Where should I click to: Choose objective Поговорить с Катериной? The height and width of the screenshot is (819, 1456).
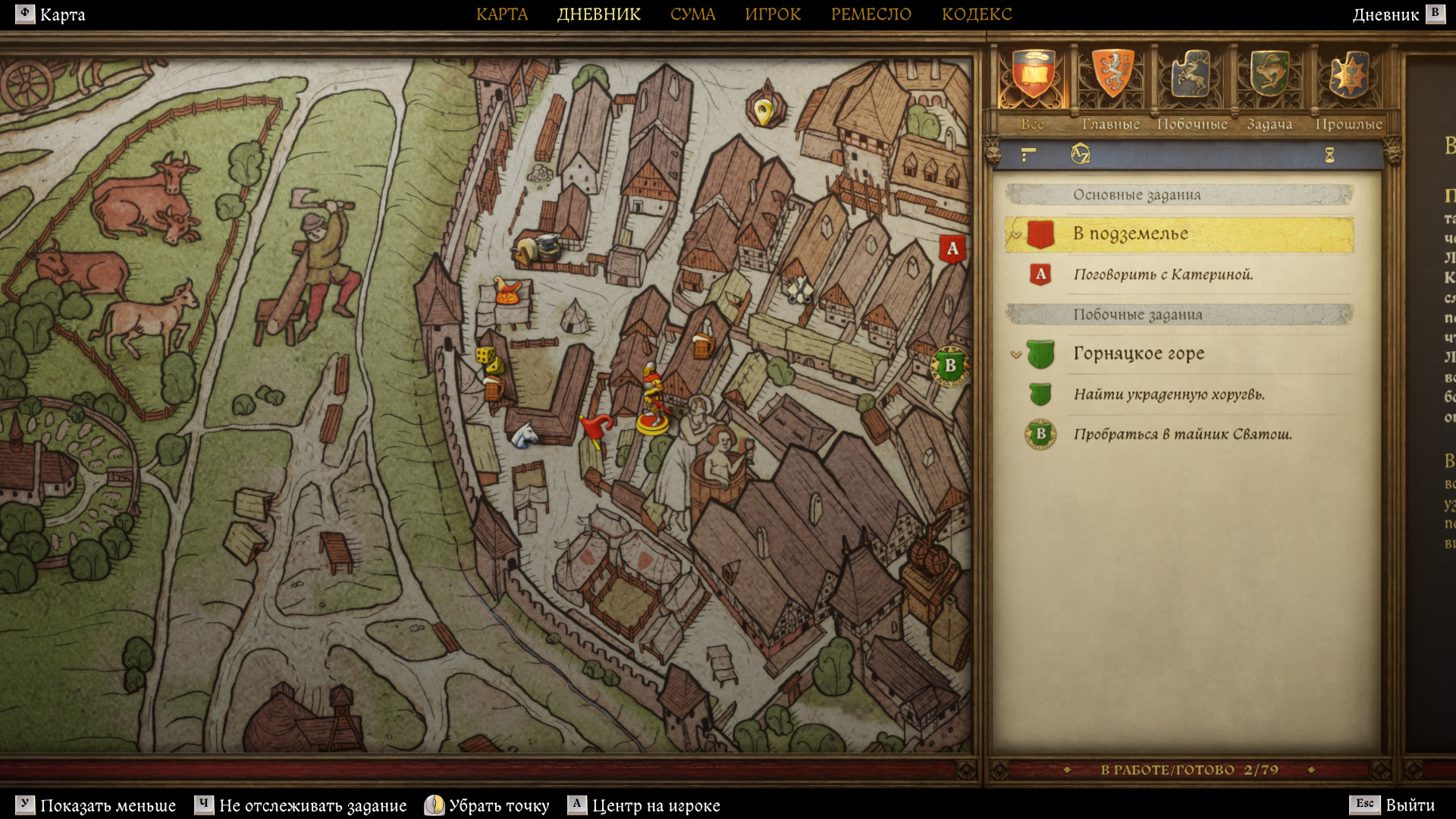[1163, 275]
